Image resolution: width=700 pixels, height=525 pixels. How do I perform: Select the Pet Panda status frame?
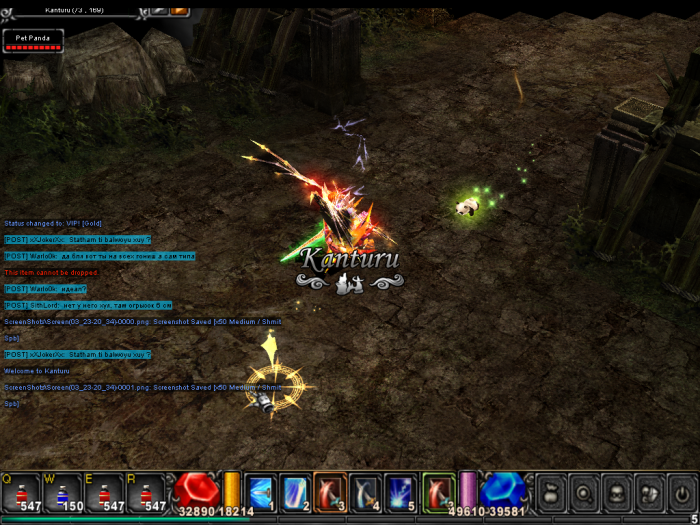tap(33, 40)
